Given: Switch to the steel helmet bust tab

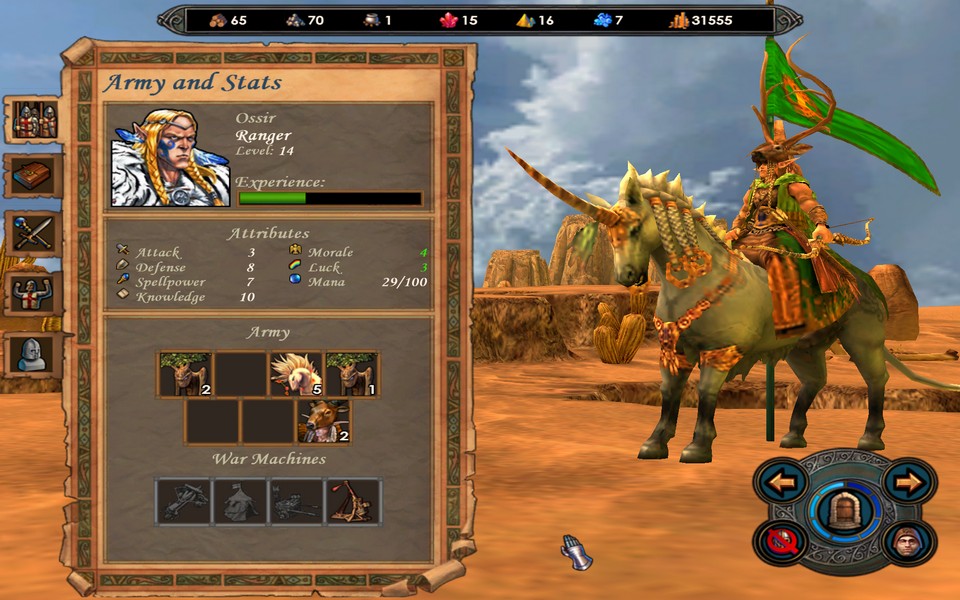Looking at the screenshot, I should coord(34,353).
